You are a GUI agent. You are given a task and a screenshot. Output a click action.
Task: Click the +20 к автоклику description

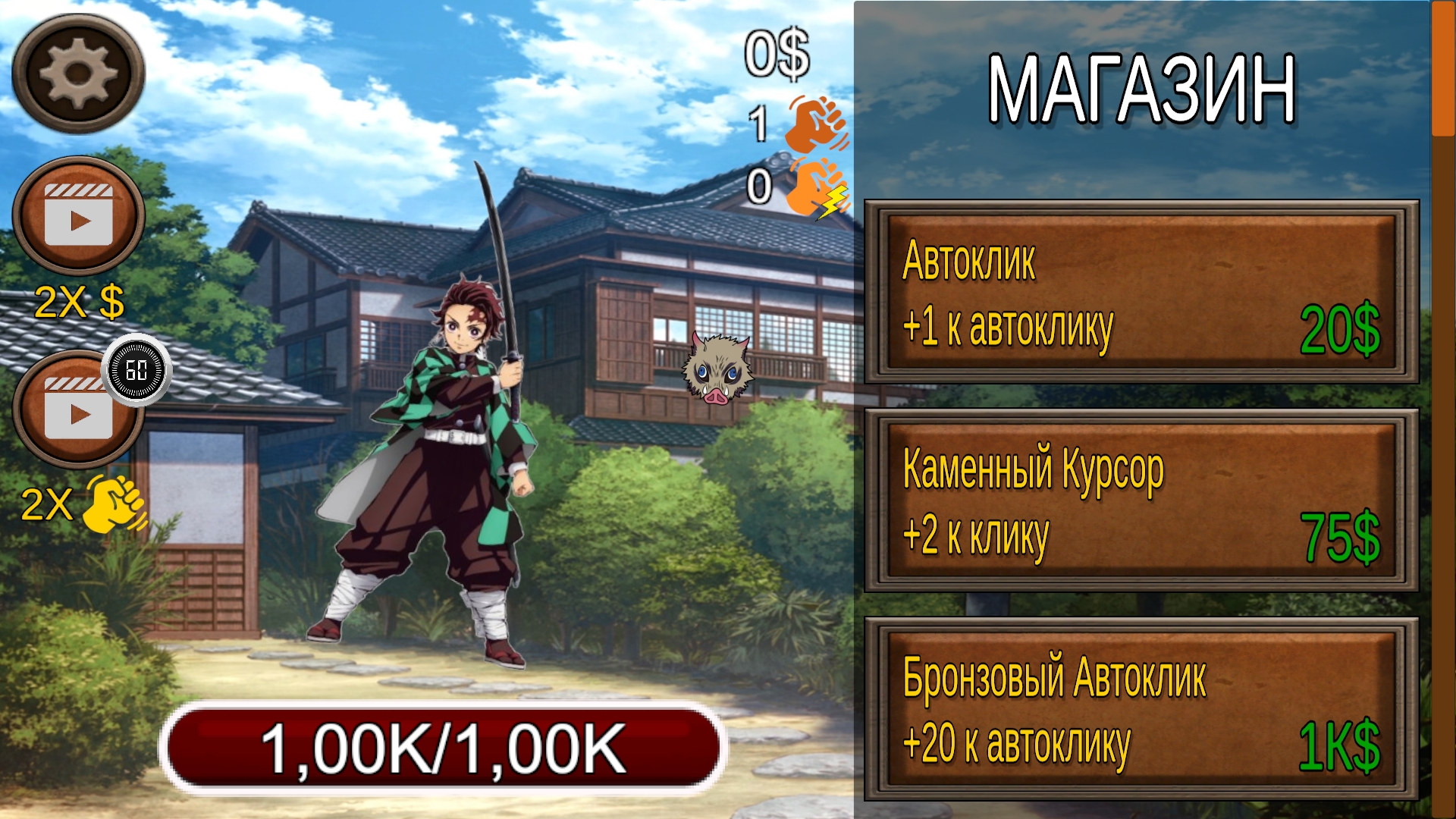(1020, 739)
